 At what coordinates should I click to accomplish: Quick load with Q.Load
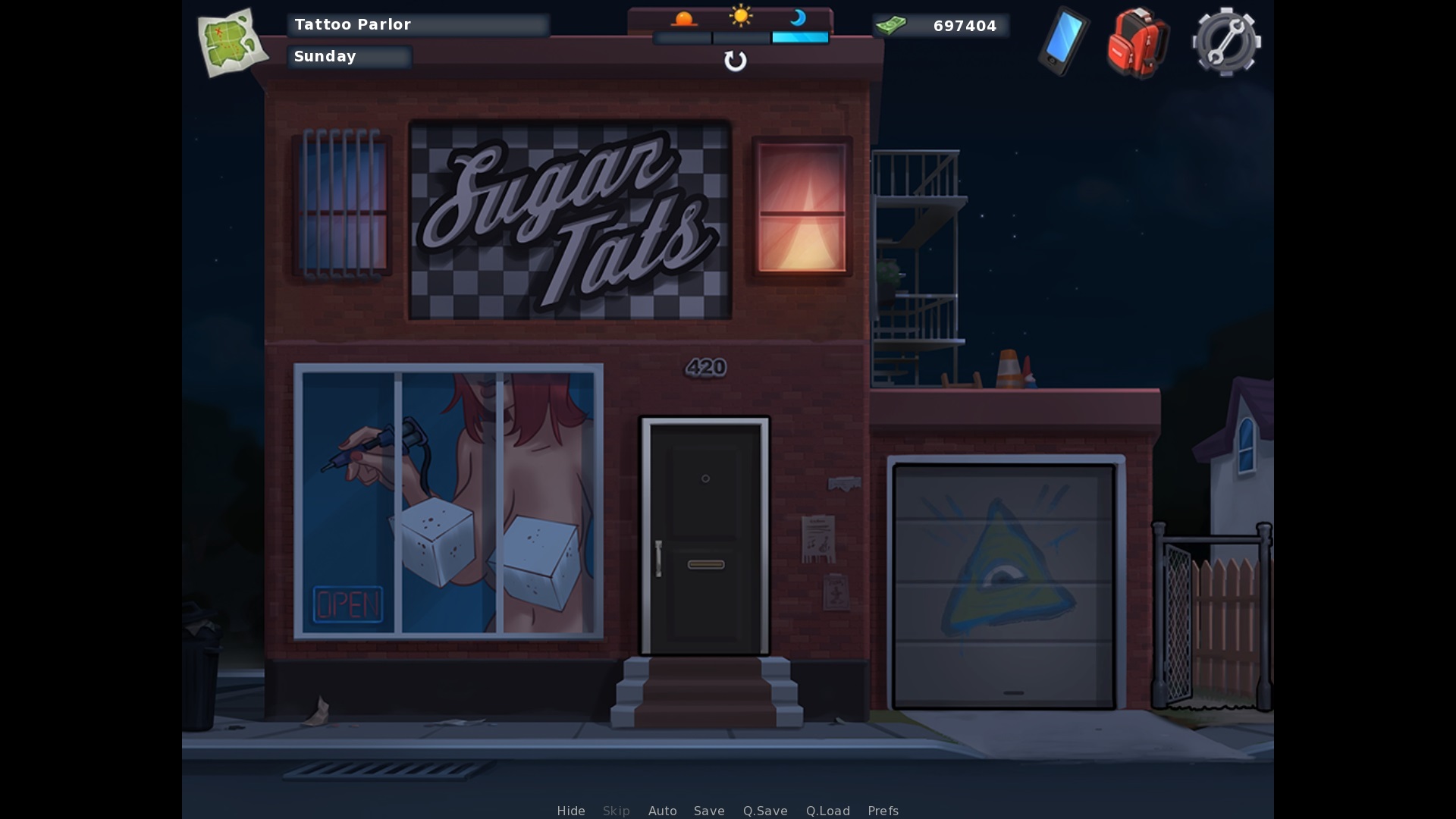827,811
